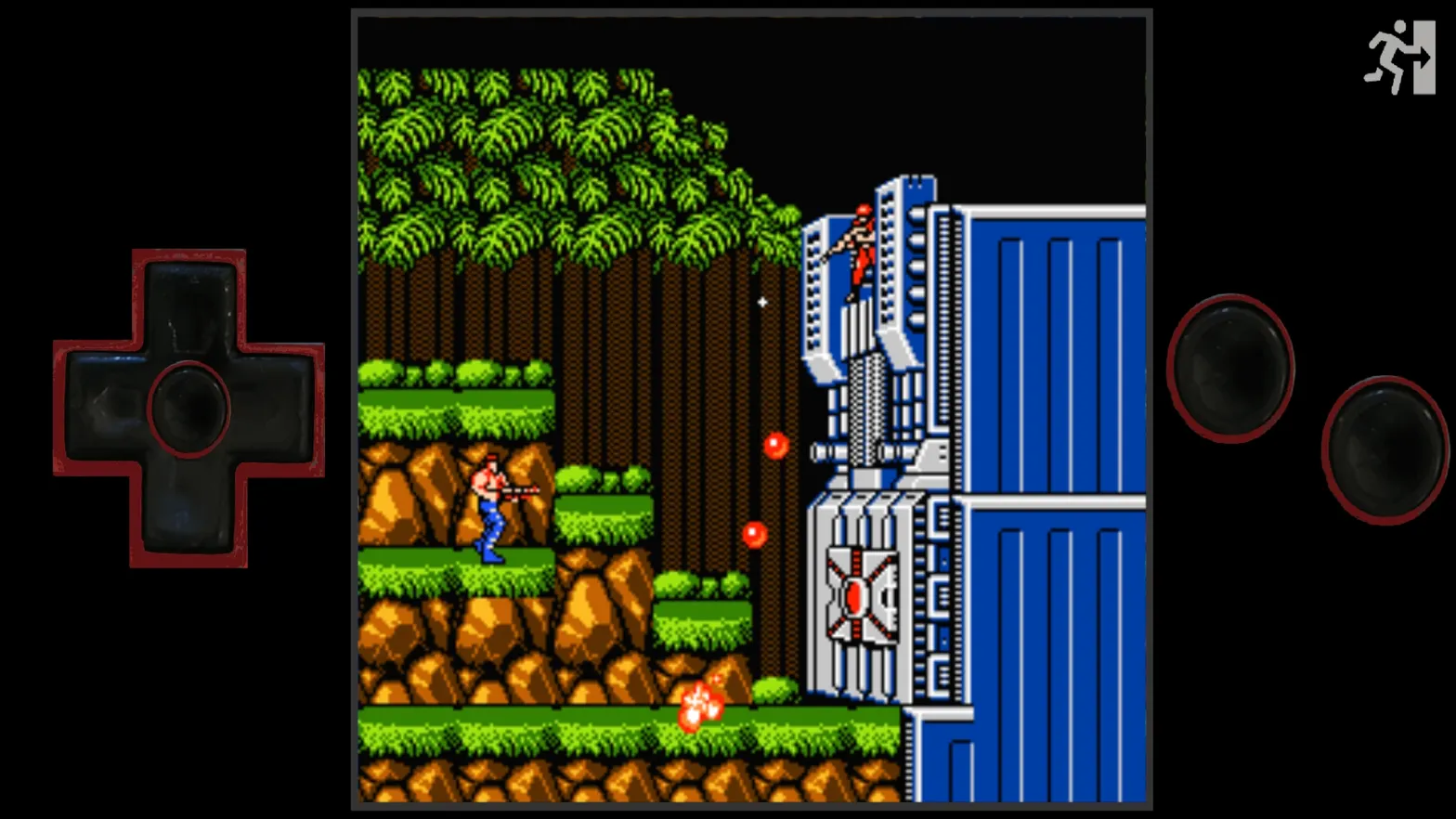Tap the center circle of the D-pad
This screenshot has height=819, width=1456.
[x=188, y=406]
